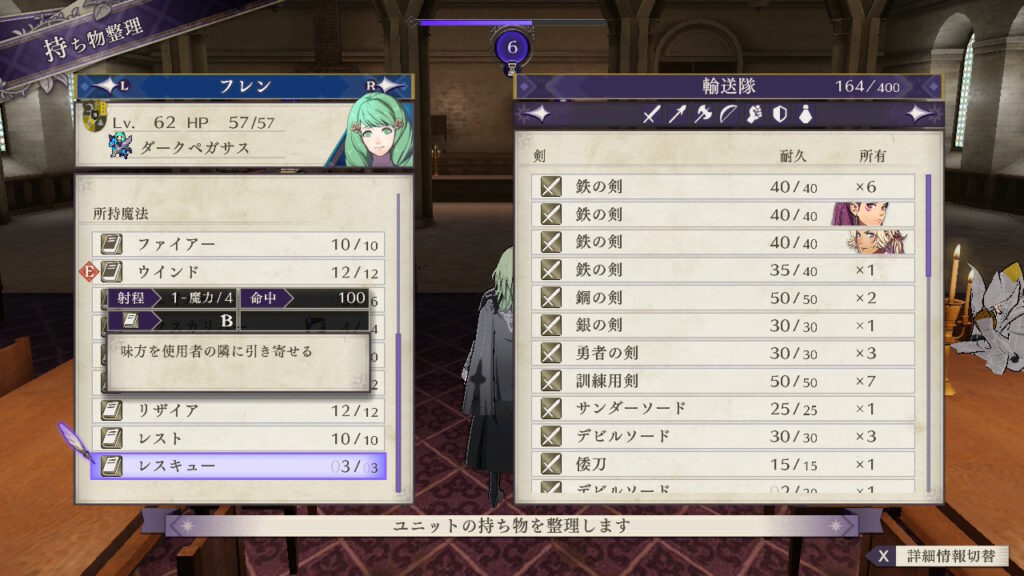The image size is (1024, 576).
Task: Open the gauntlet category filter
Action: click(x=754, y=115)
